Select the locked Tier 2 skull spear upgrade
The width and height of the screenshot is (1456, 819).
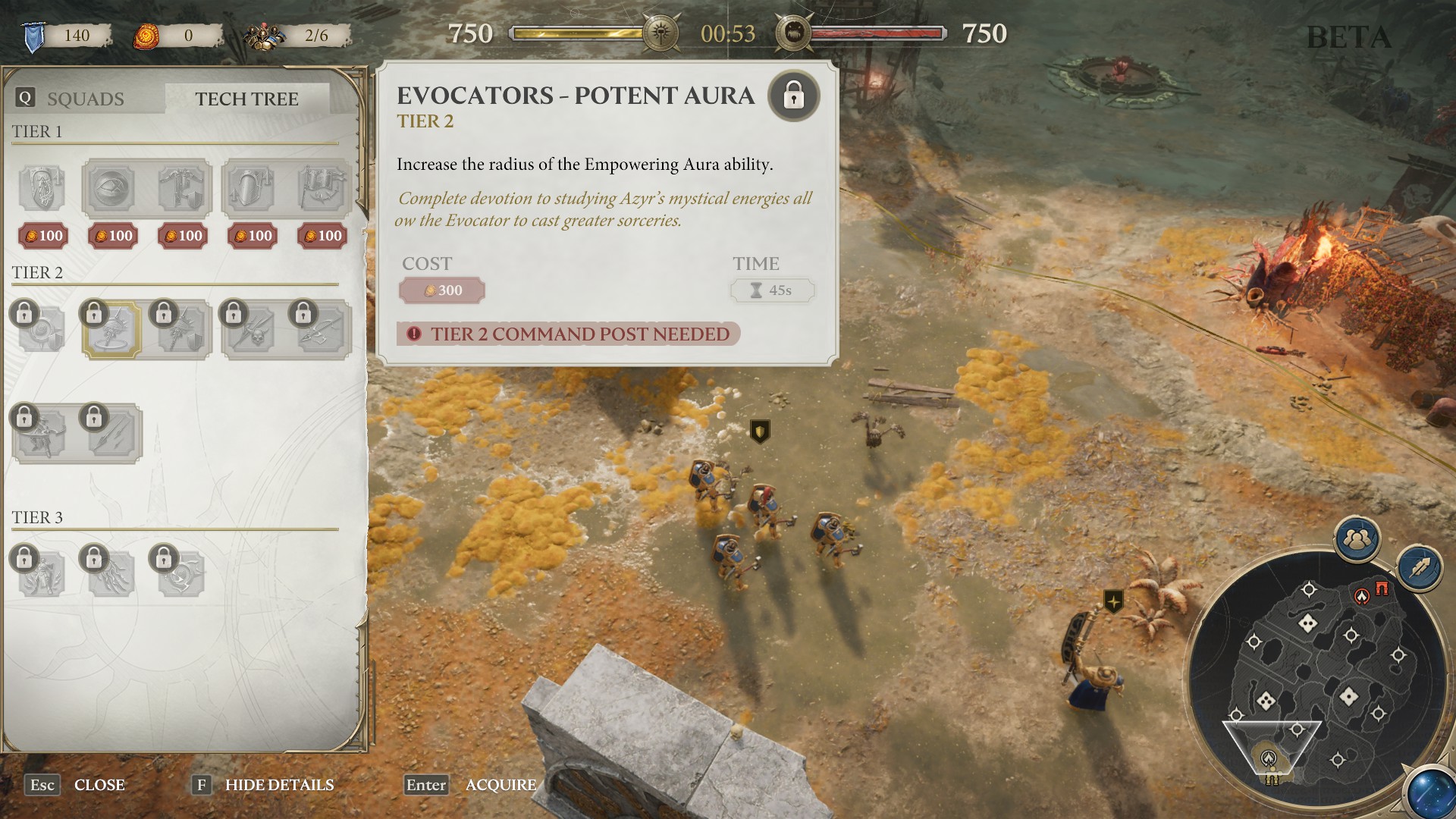click(x=253, y=331)
